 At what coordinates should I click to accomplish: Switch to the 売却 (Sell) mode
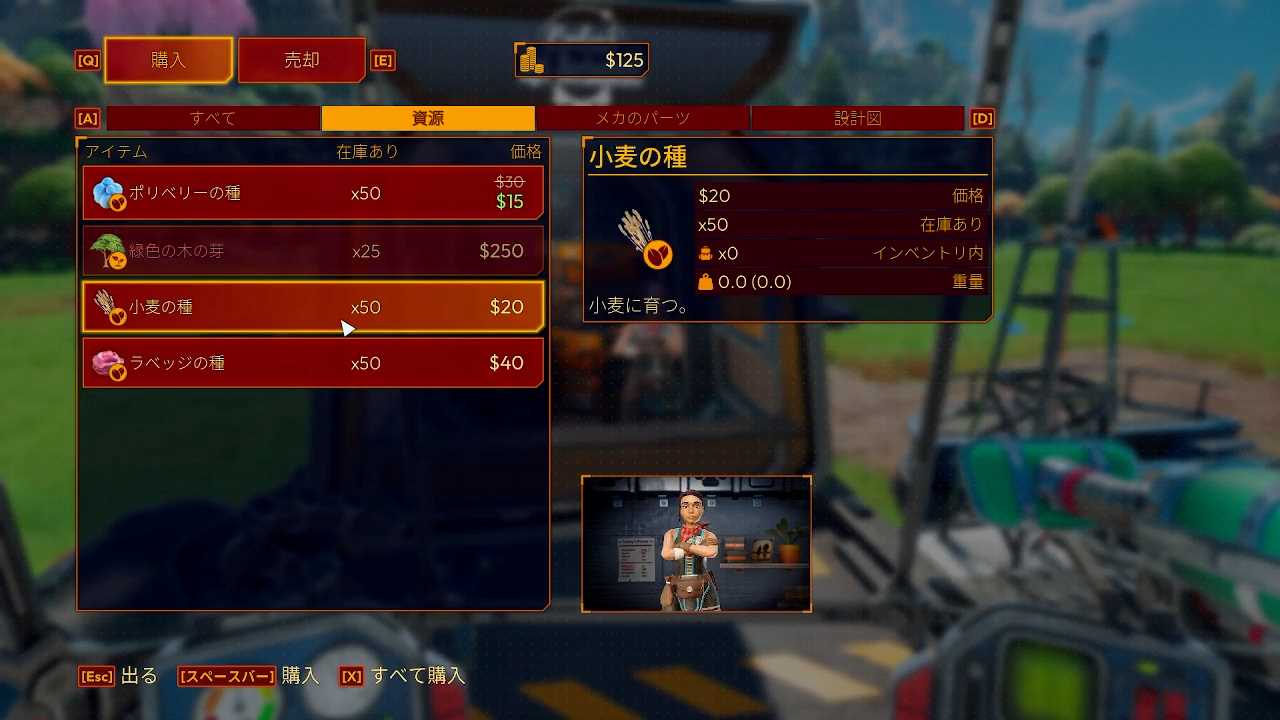(x=301, y=60)
